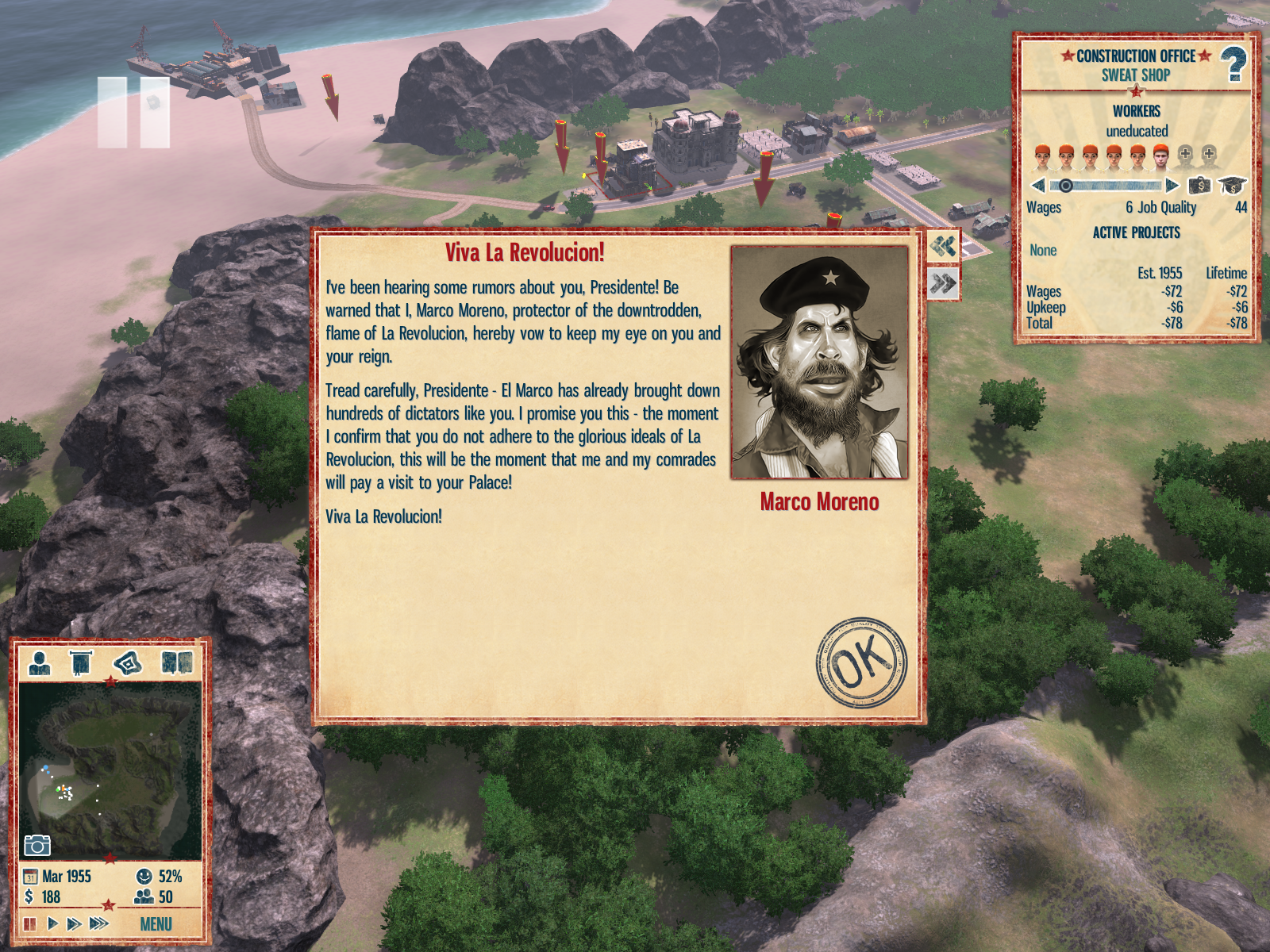The width and height of the screenshot is (1270, 952).
Task: Set game speed to triple fast-forward
Action: point(98,923)
